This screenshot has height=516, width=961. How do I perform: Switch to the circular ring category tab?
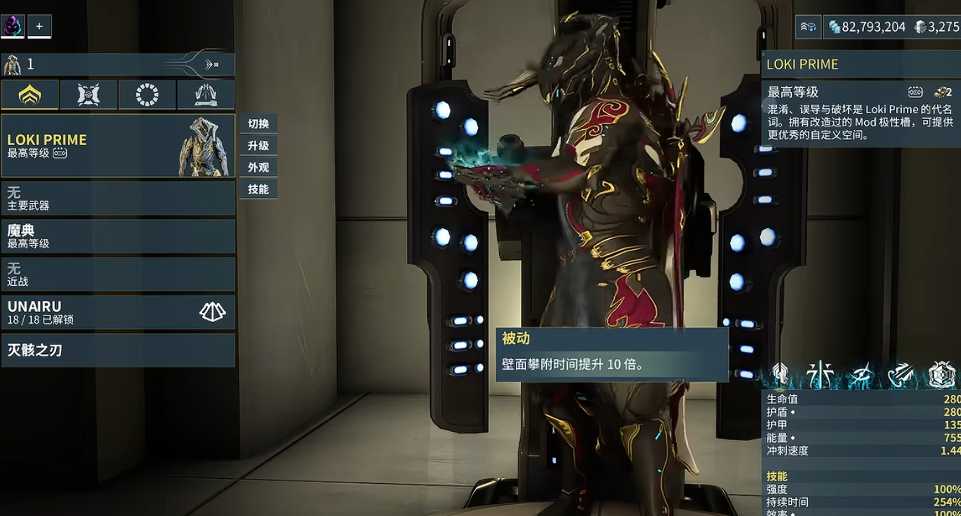coord(147,95)
